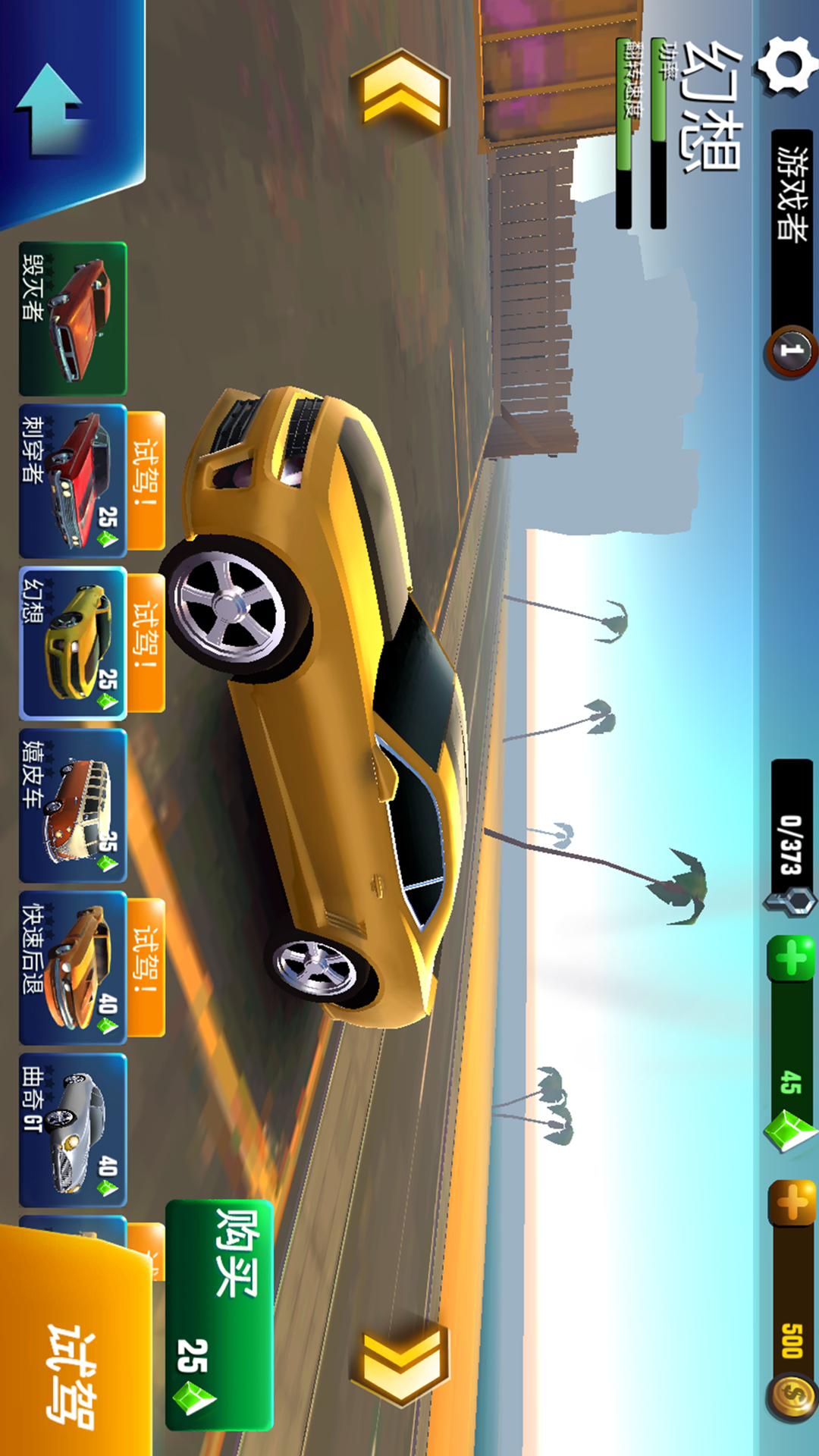Select the 毁灭者 car thumbnail
This screenshot has height=1456, width=819.
pyautogui.click(x=73, y=318)
